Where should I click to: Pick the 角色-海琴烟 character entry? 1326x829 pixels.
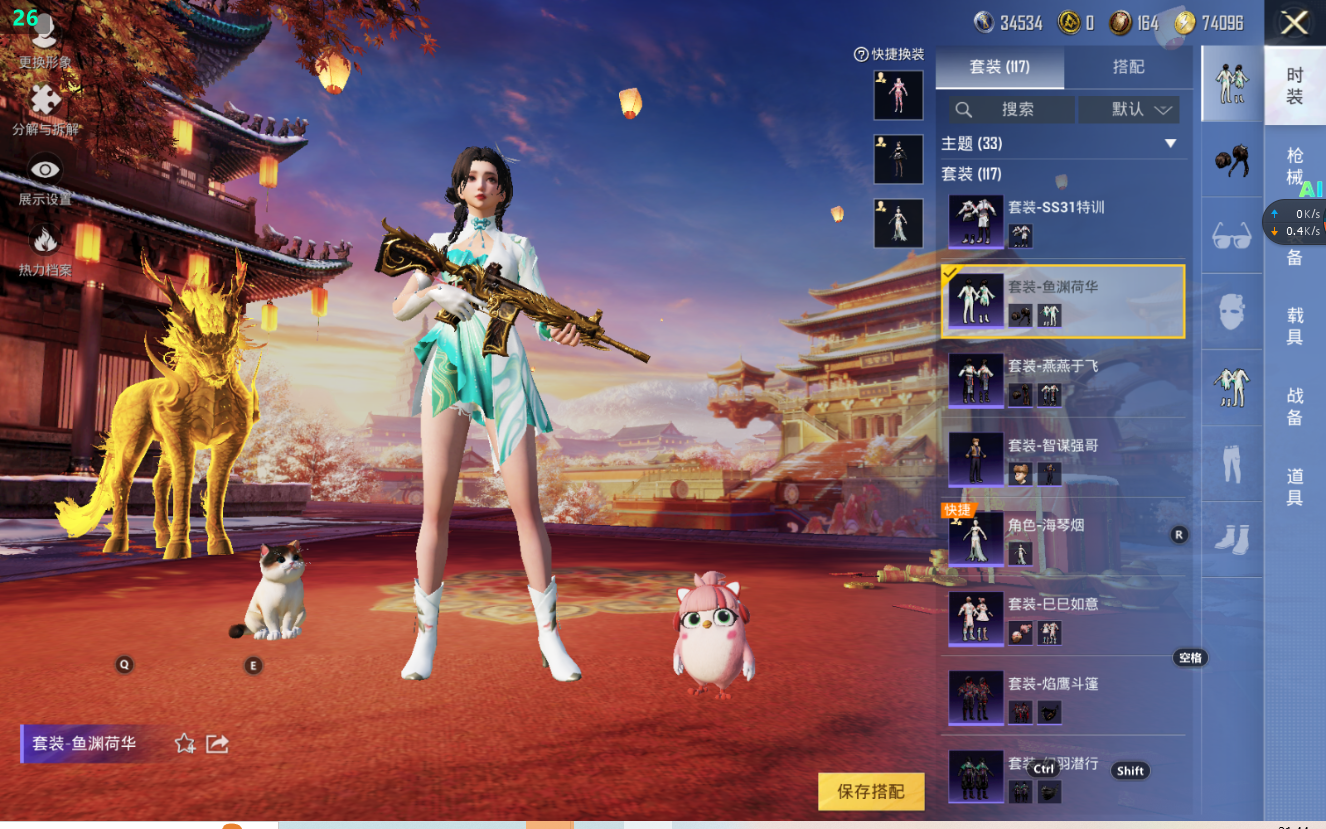pos(1064,540)
